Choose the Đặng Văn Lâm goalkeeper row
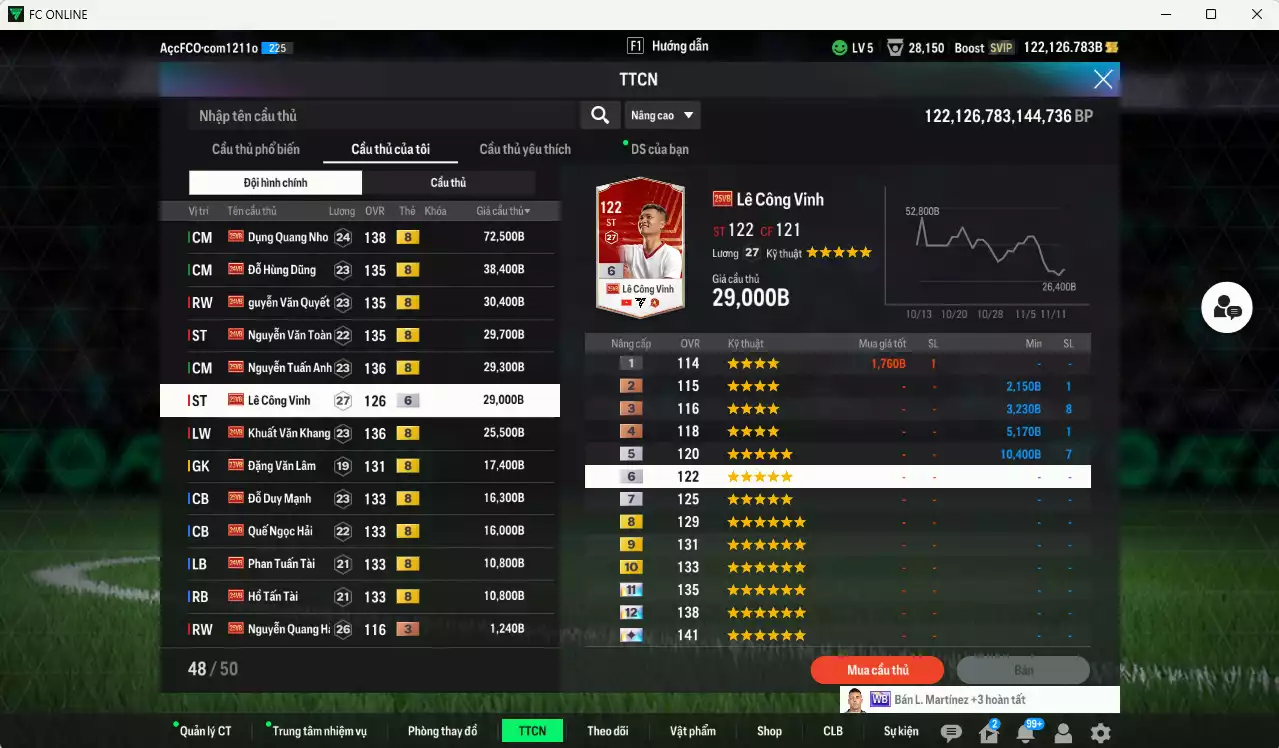This screenshot has height=748, width=1279. [x=360, y=466]
